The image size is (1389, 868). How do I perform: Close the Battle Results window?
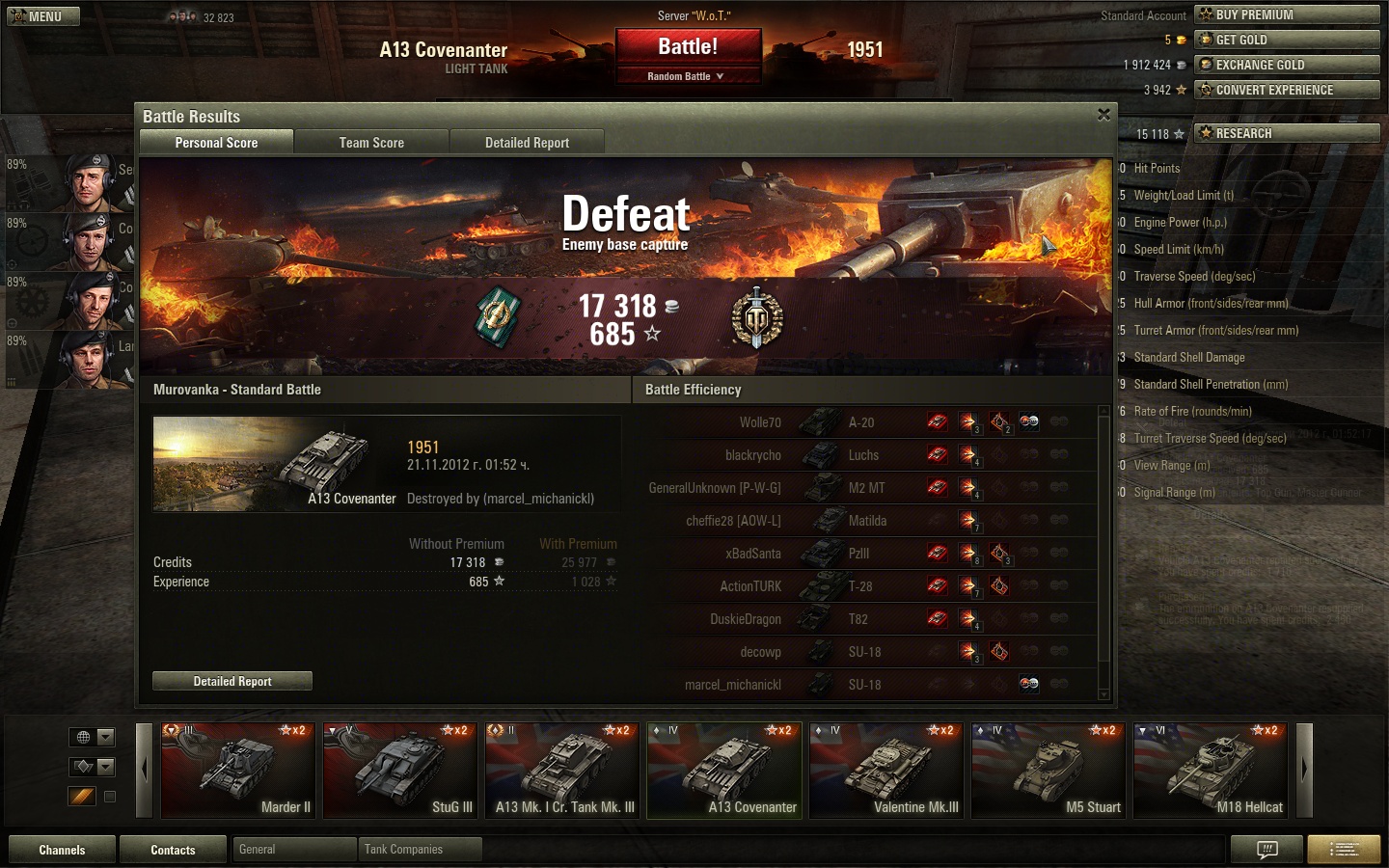click(x=1103, y=115)
